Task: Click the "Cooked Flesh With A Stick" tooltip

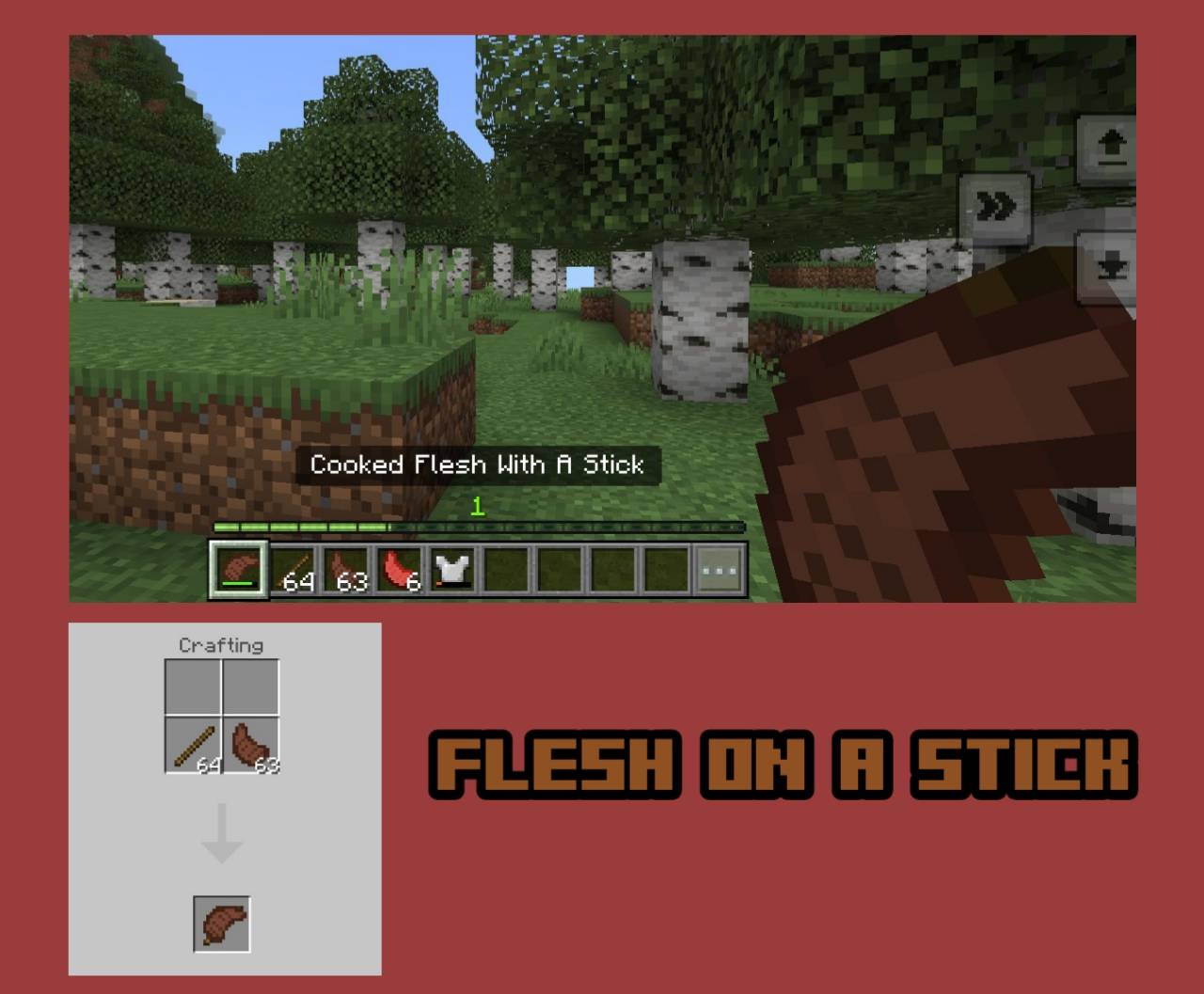Action: coord(479,464)
